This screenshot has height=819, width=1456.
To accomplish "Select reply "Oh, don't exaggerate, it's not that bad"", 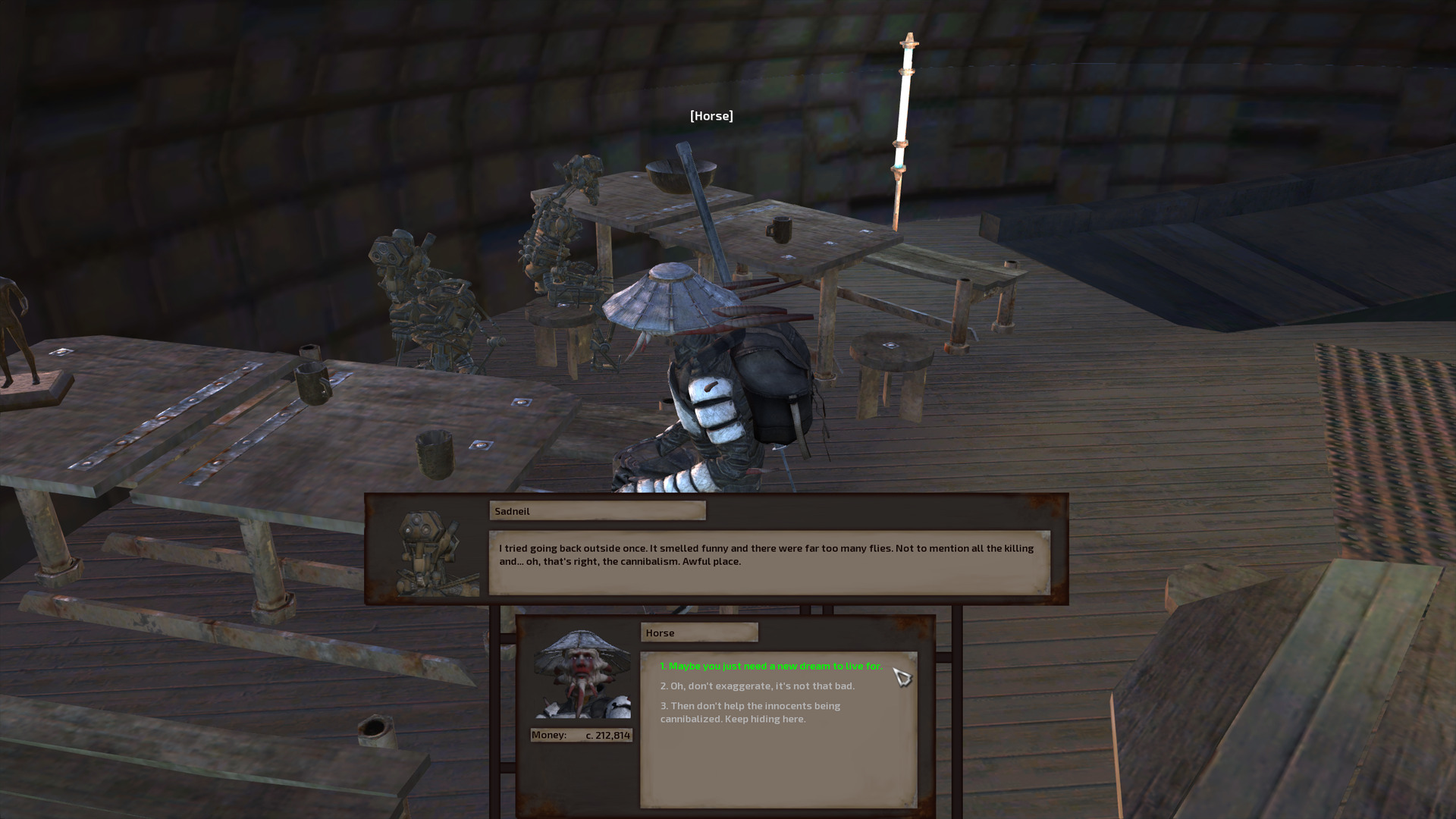I will pyautogui.click(x=757, y=686).
